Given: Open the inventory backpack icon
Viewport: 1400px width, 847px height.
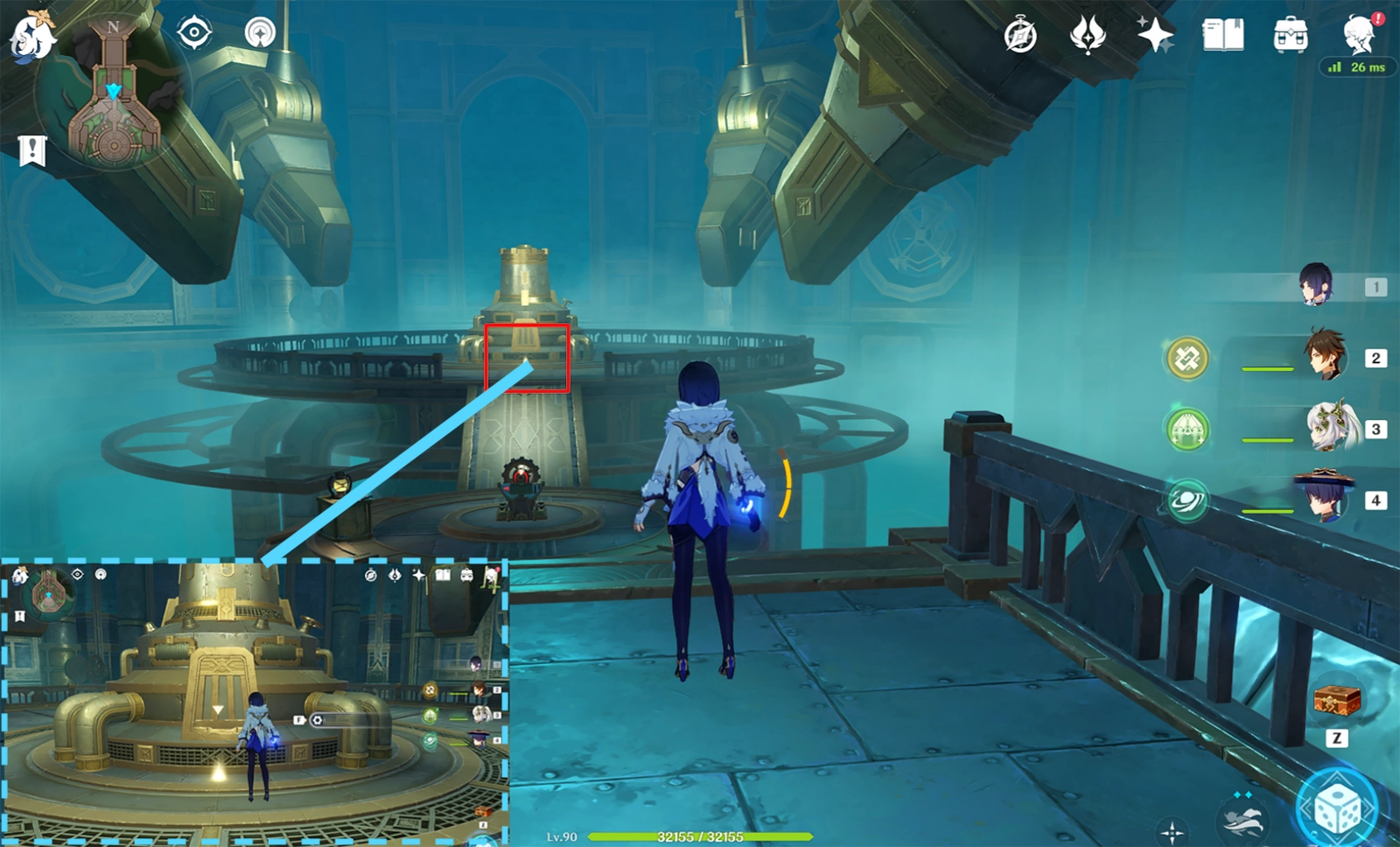Looking at the screenshot, I should (1289, 35).
